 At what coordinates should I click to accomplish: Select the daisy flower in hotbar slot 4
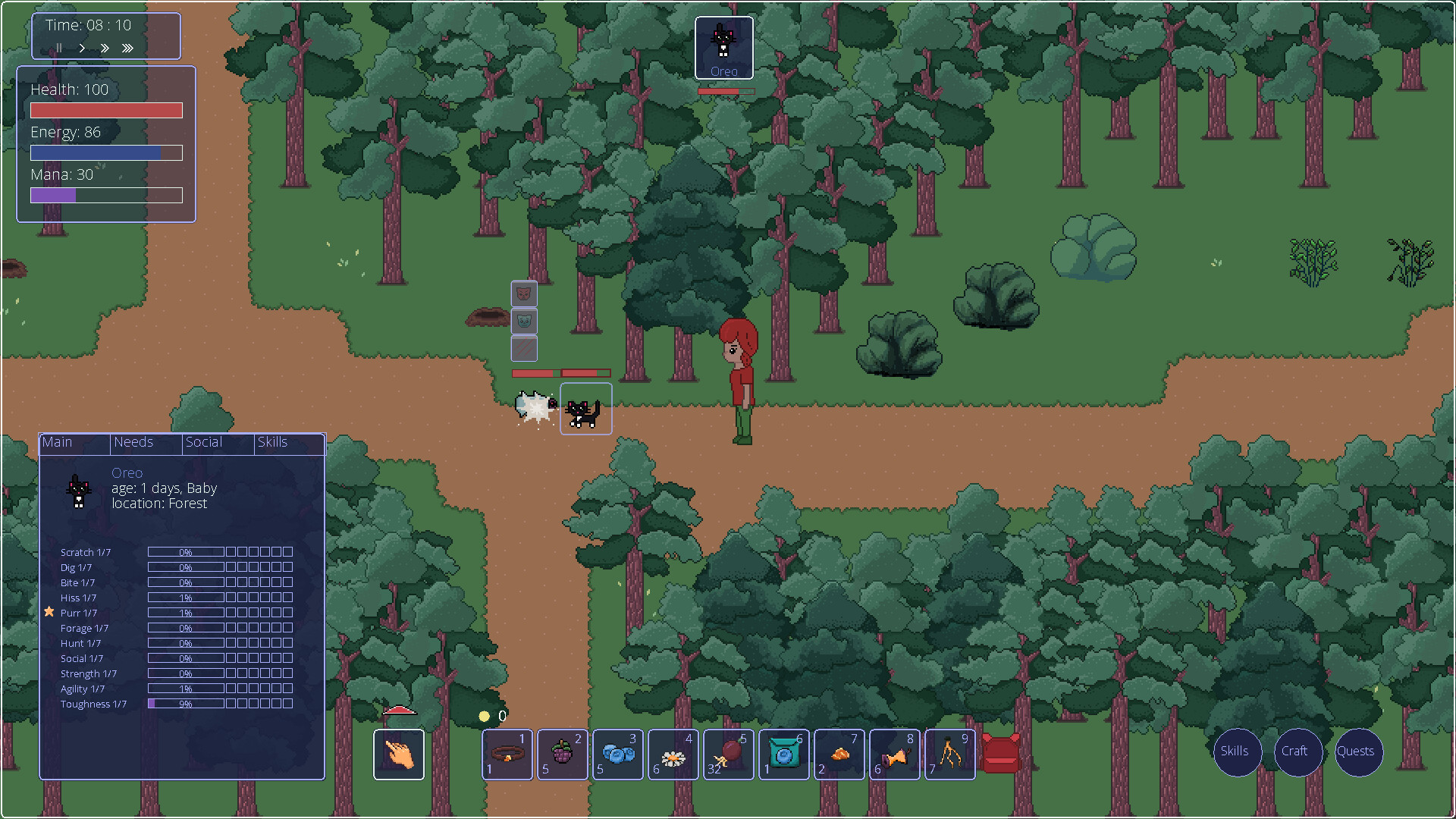point(673,755)
